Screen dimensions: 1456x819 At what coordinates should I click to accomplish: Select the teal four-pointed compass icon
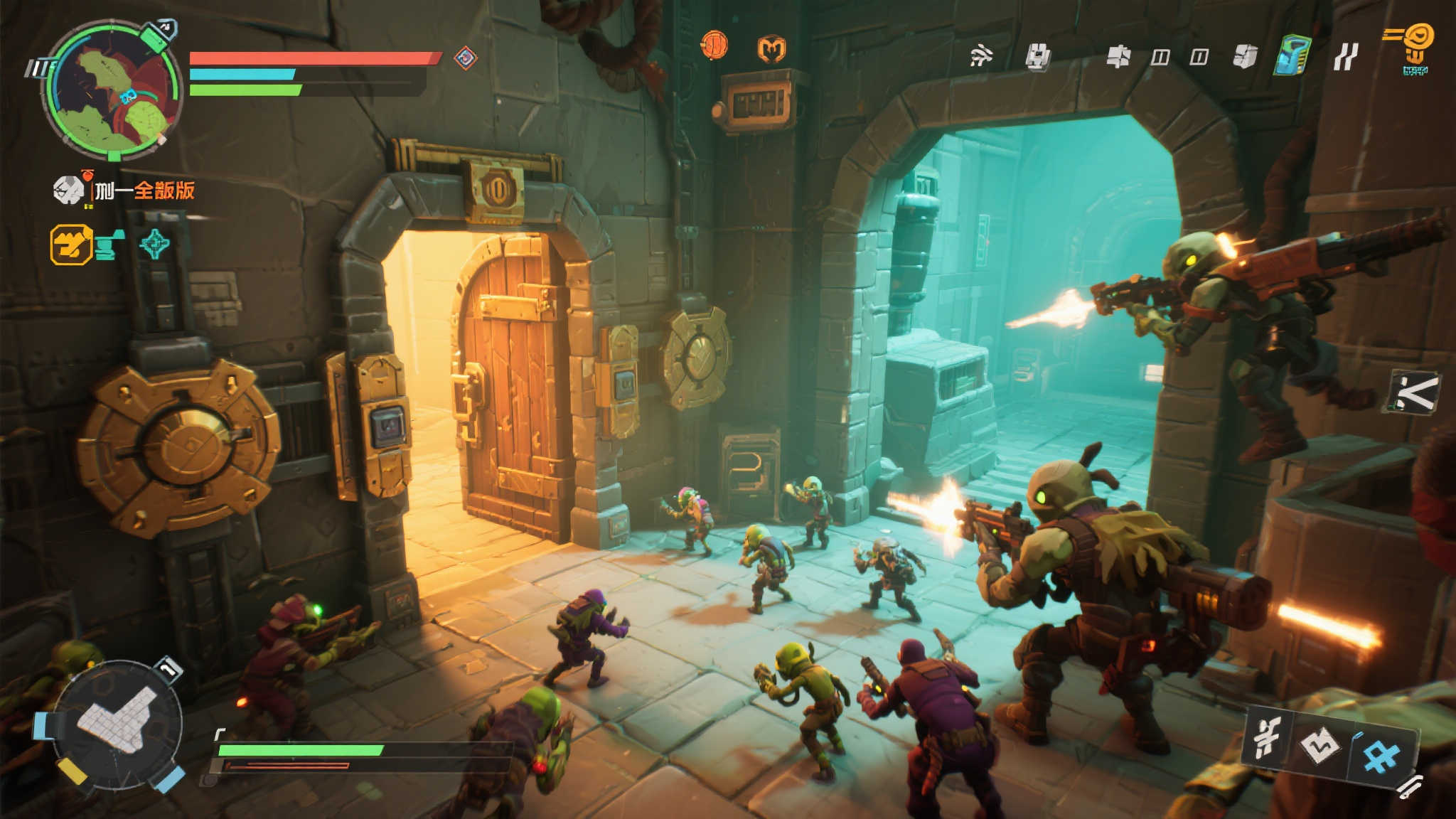point(154,245)
